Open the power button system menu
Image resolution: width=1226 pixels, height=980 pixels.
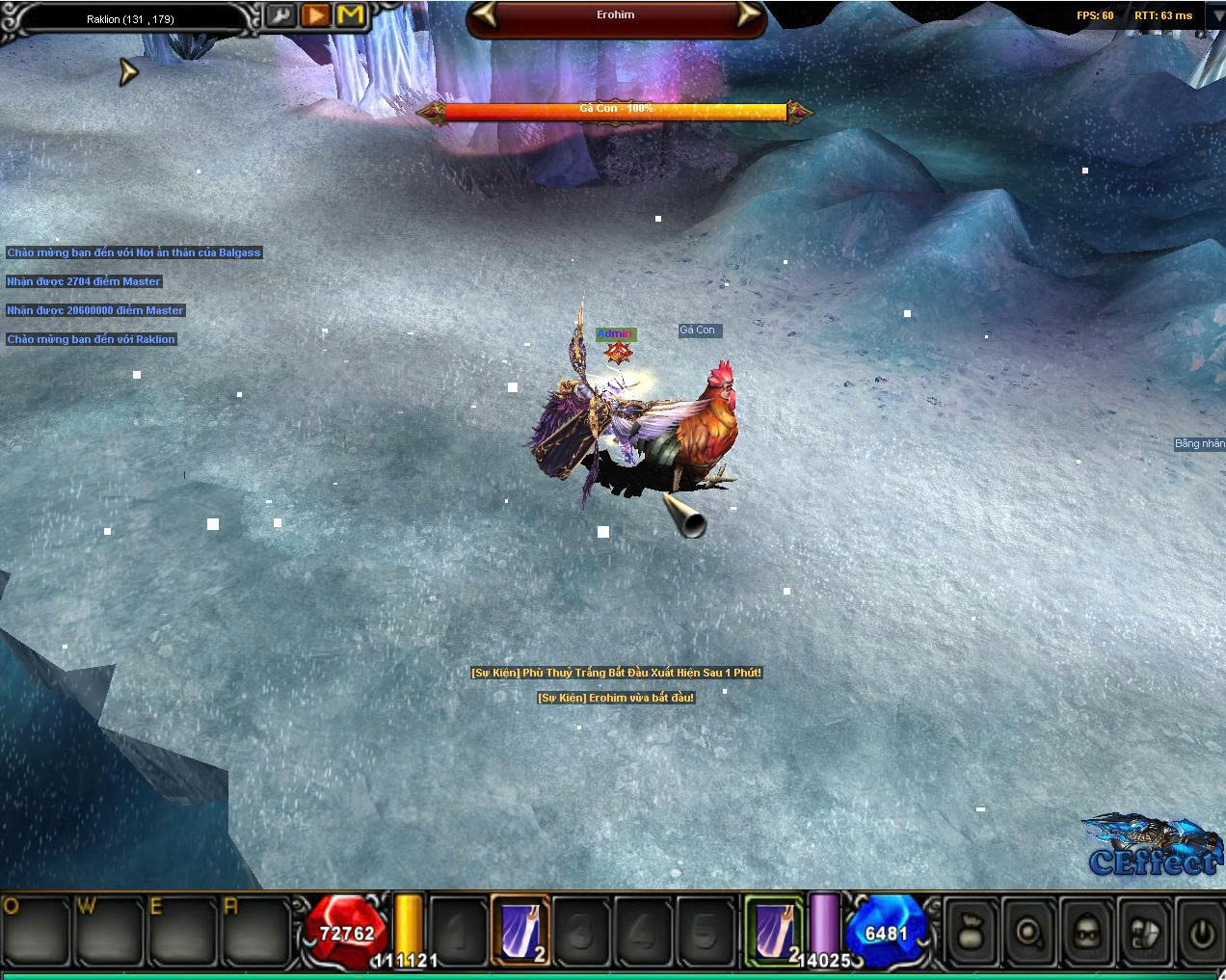coord(1201,932)
